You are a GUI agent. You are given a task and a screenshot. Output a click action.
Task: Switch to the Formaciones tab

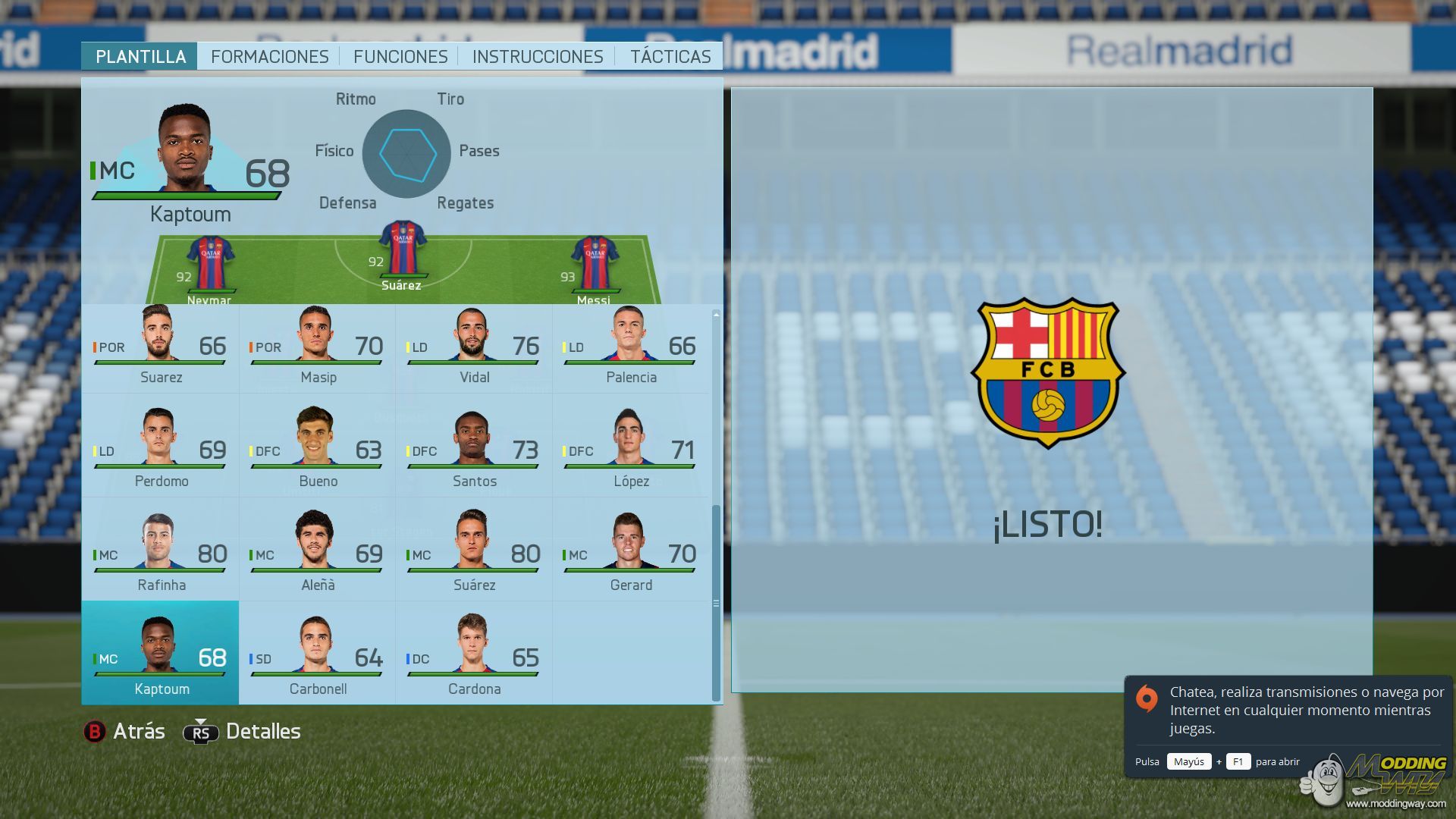point(269,57)
